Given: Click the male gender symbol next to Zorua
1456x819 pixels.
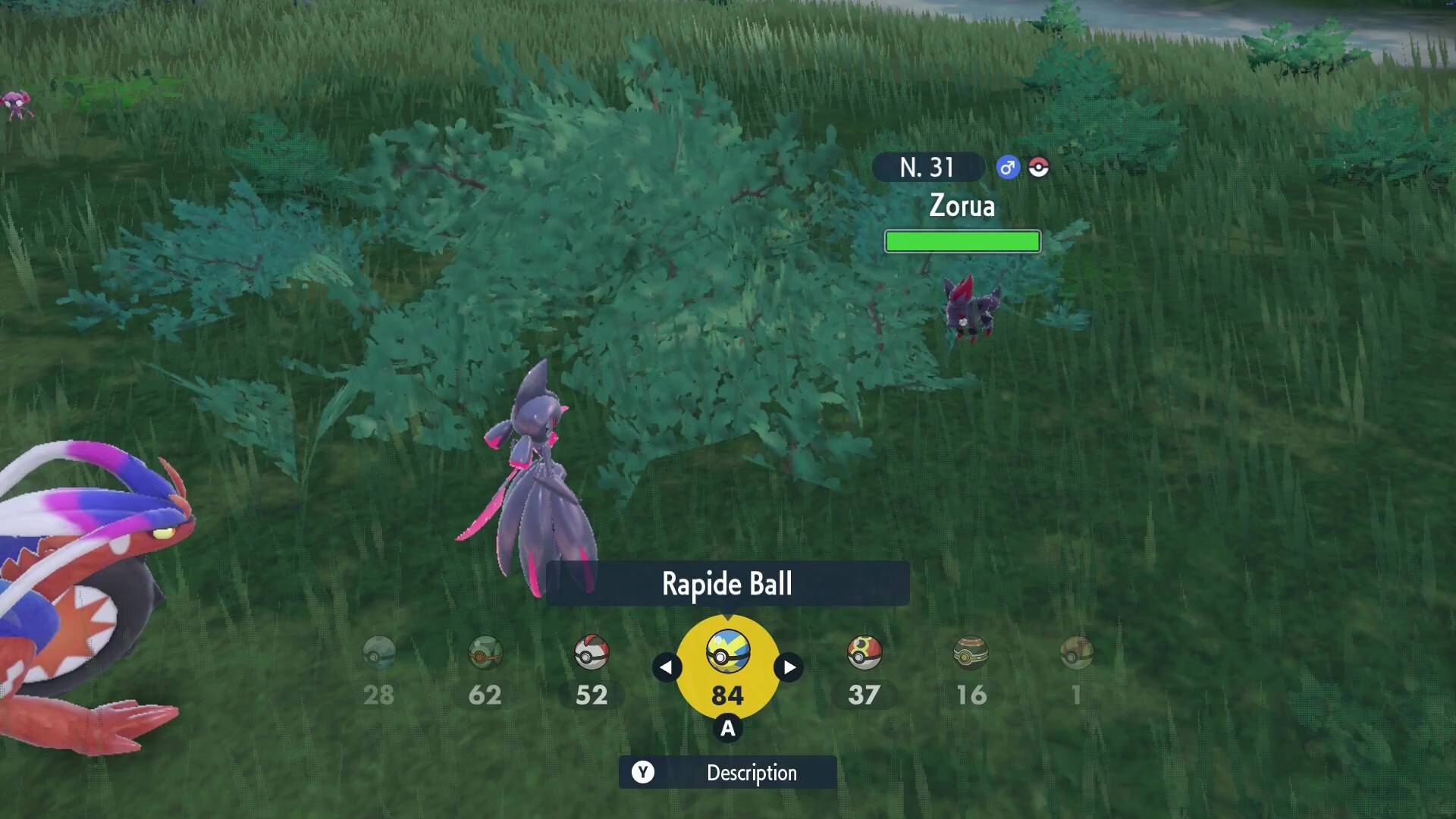Looking at the screenshot, I should [x=1007, y=168].
